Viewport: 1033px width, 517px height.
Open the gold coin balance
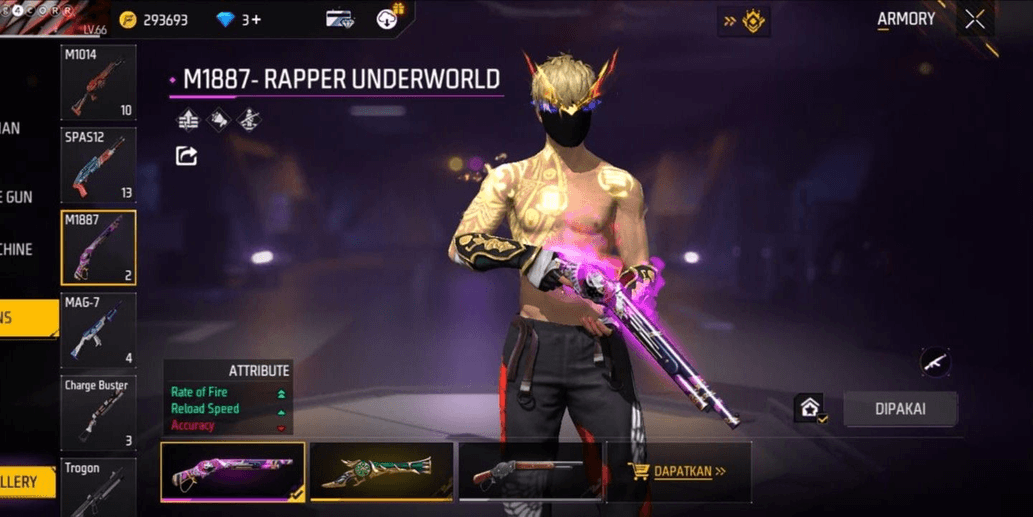(x=153, y=20)
